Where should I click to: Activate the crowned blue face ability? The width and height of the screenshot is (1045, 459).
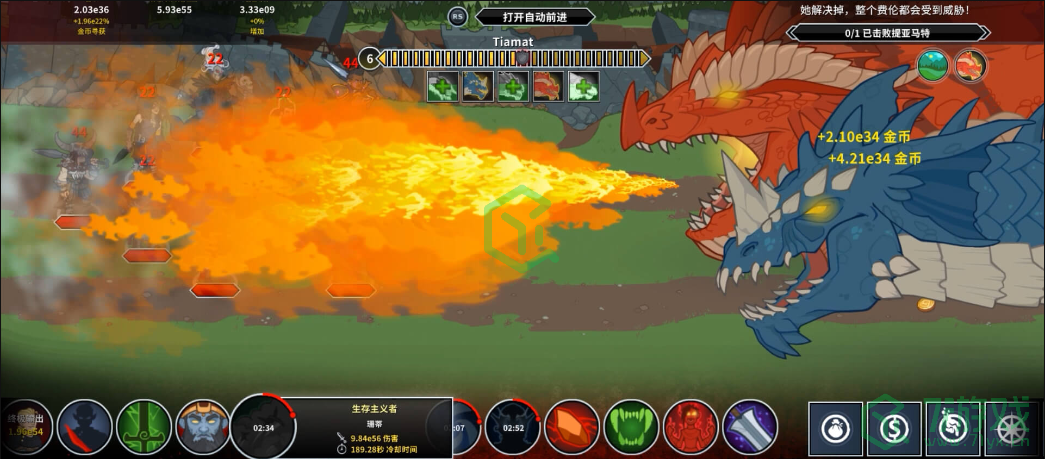pos(204,427)
